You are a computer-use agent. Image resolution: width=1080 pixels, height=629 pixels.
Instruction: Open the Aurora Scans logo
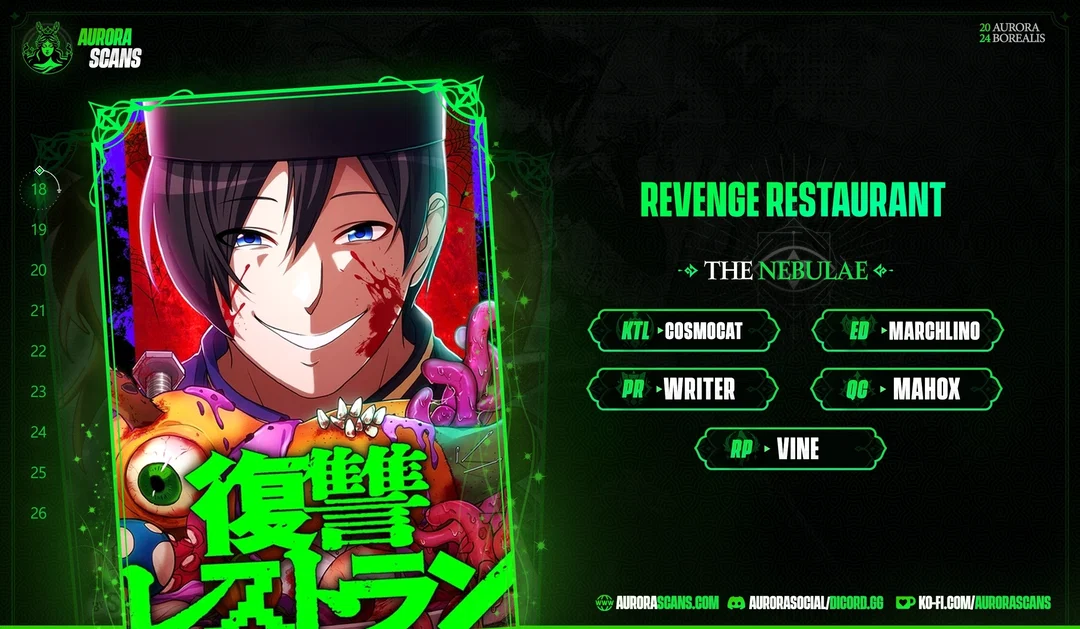82,47
